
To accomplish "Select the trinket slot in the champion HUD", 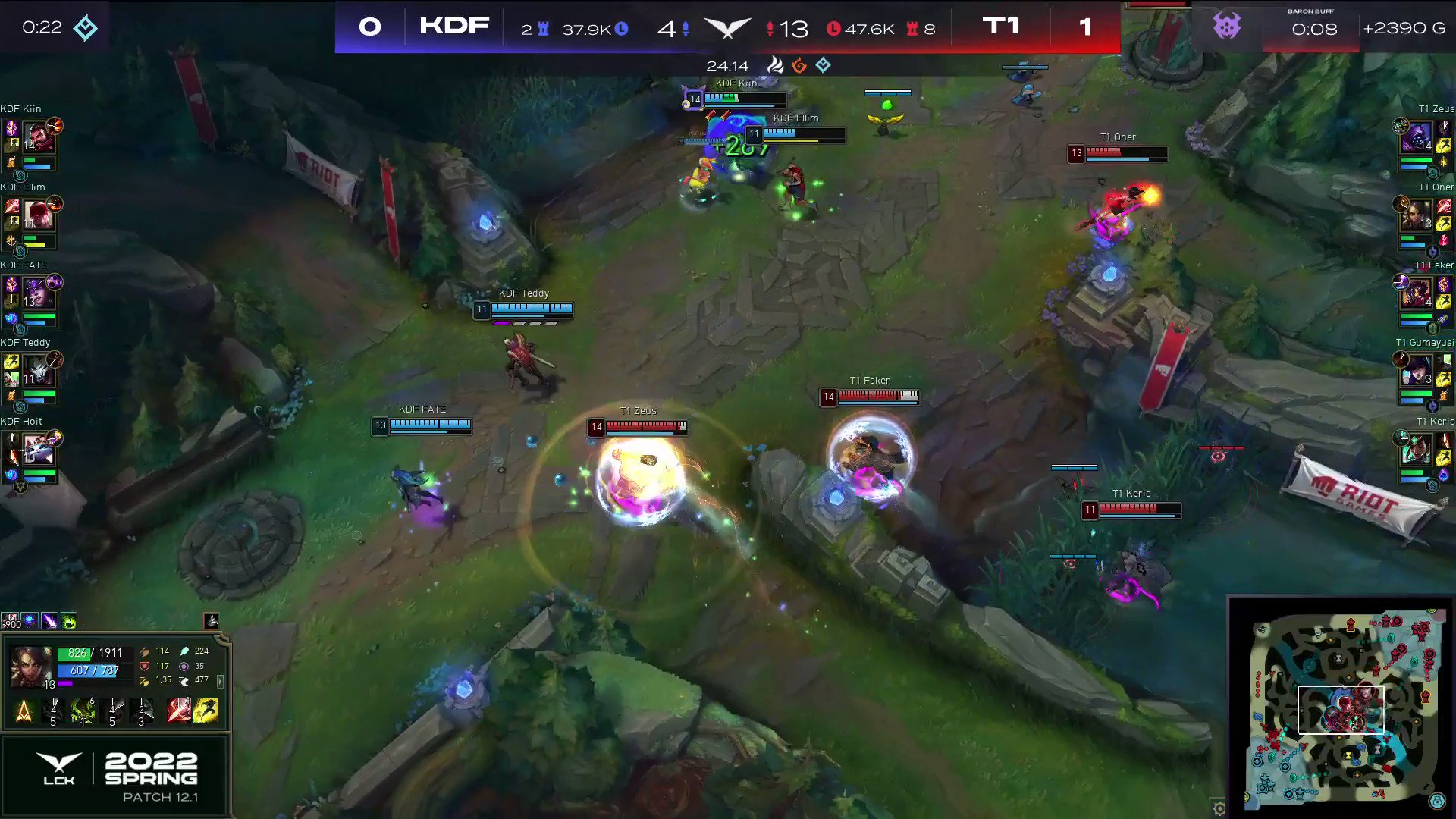I will 211,620.
